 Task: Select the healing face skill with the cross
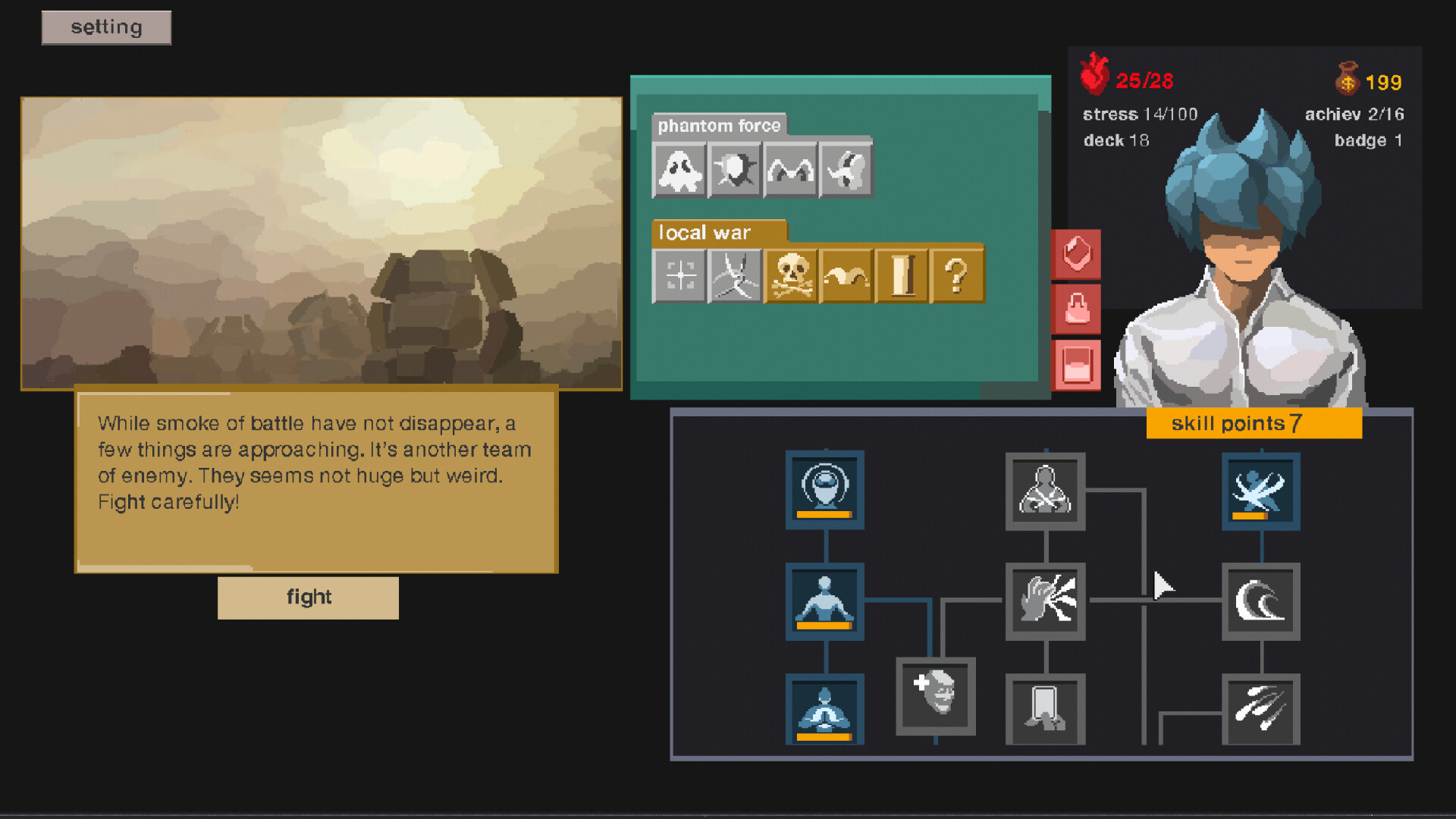(936, 696)
